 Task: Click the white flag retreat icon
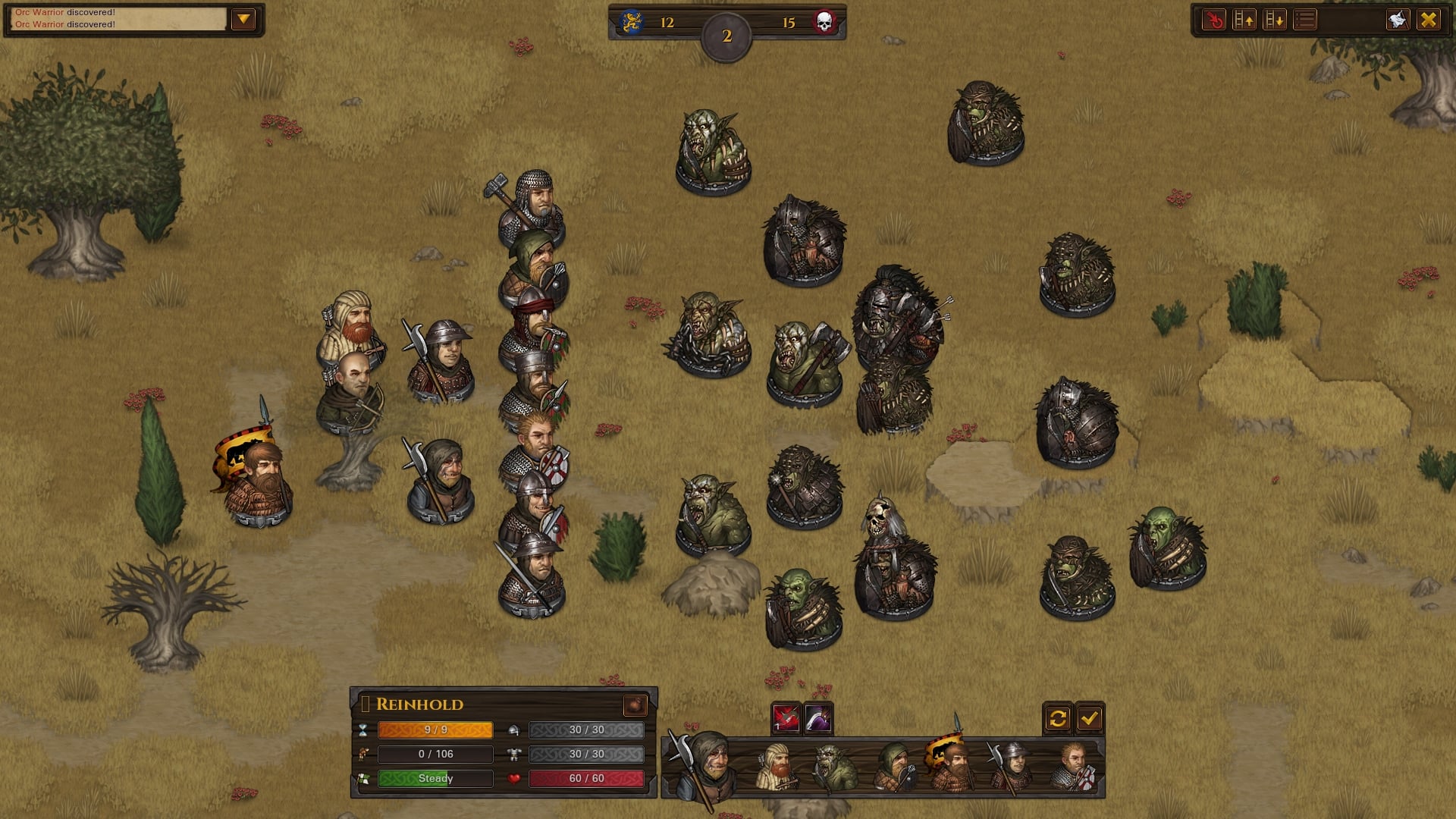[x=1398, y=19]
